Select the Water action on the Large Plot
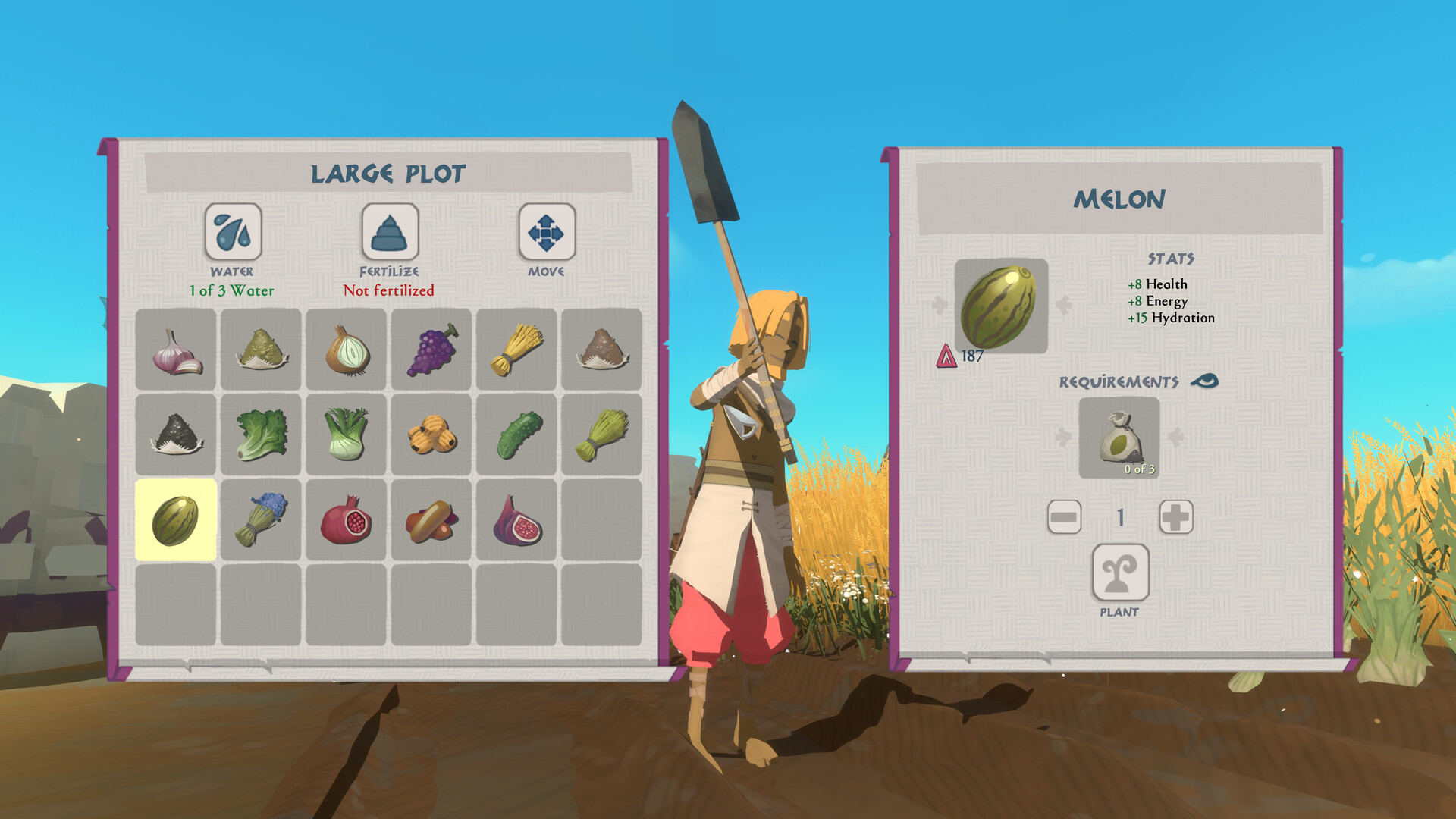1456x819 pixels. coord(232,234)
